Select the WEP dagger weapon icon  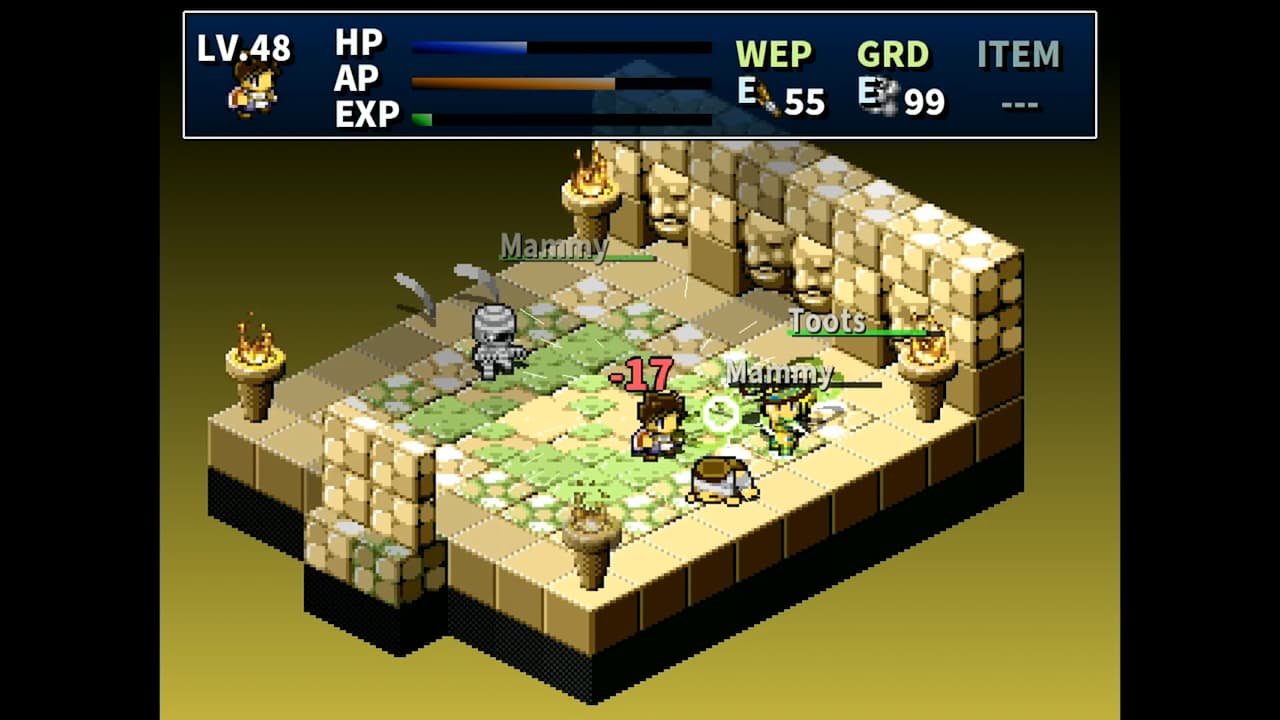770,99
